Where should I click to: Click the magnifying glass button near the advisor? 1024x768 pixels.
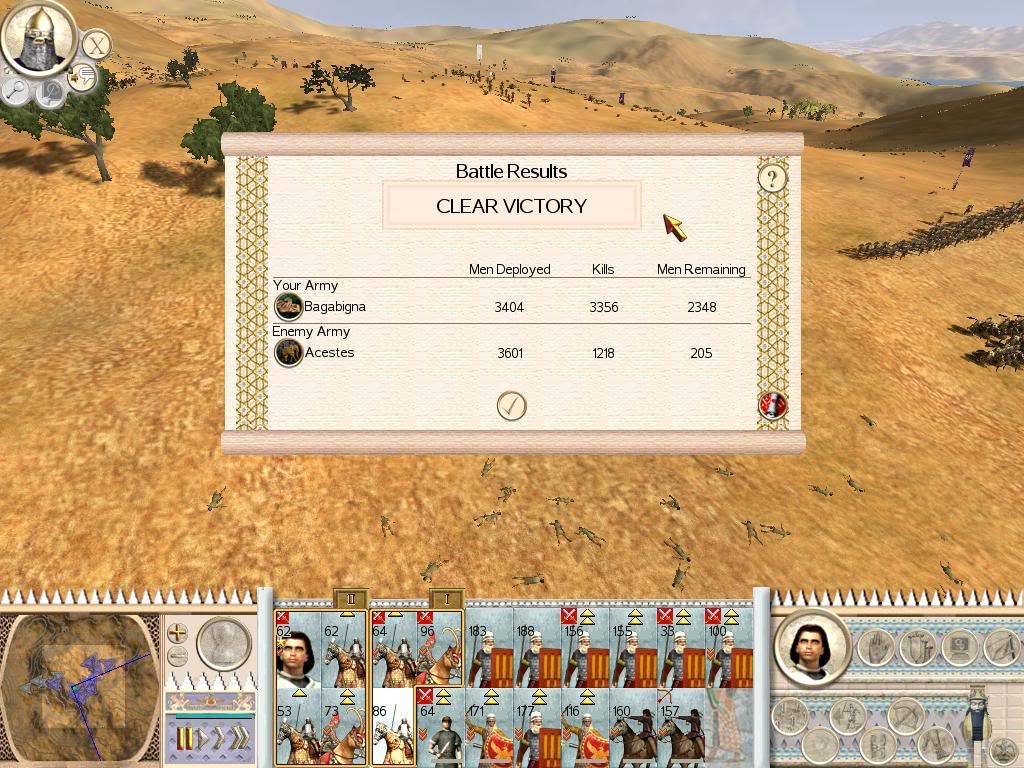[17, 90]
